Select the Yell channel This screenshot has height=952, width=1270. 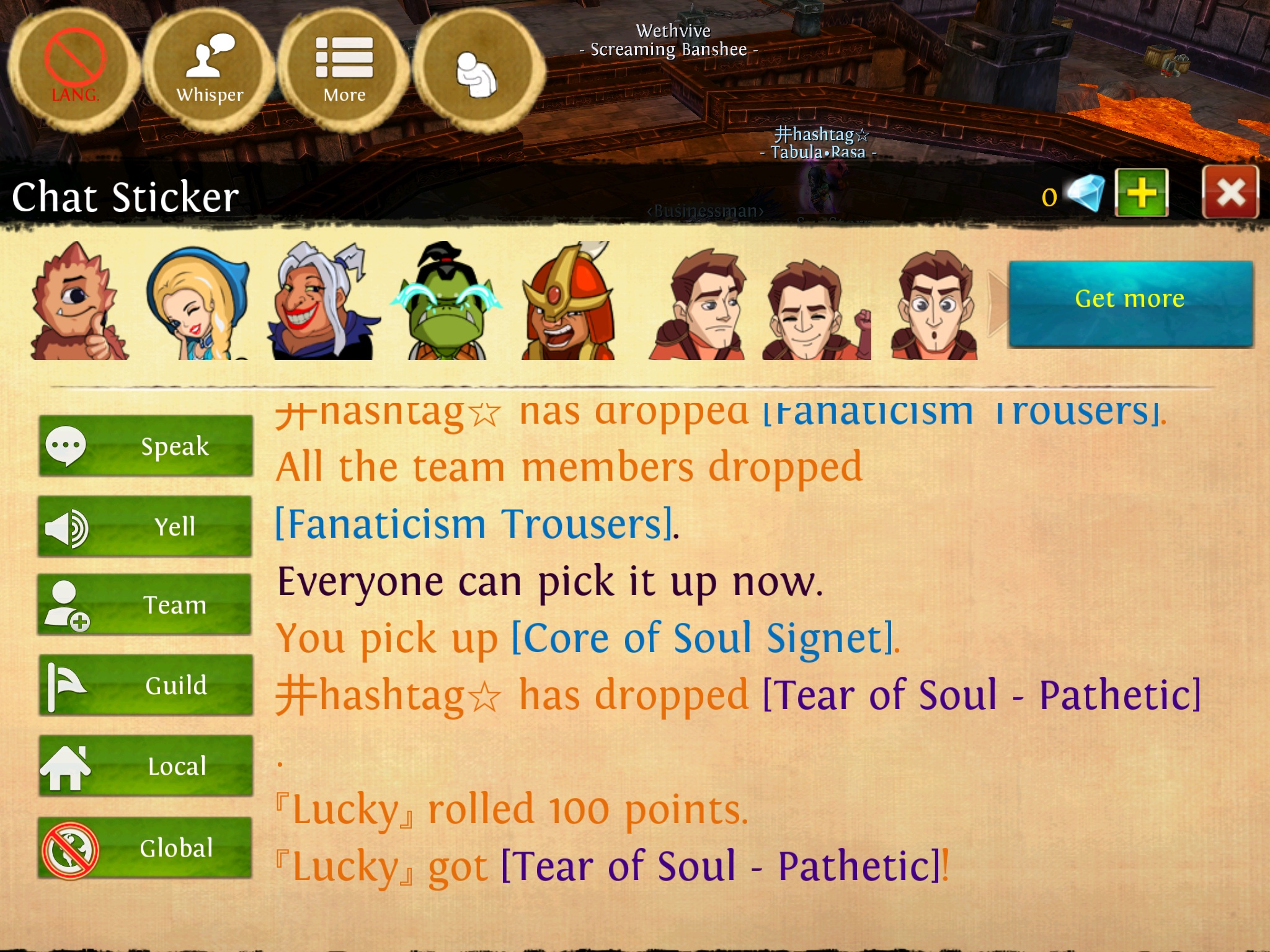(x=146, y=526)
